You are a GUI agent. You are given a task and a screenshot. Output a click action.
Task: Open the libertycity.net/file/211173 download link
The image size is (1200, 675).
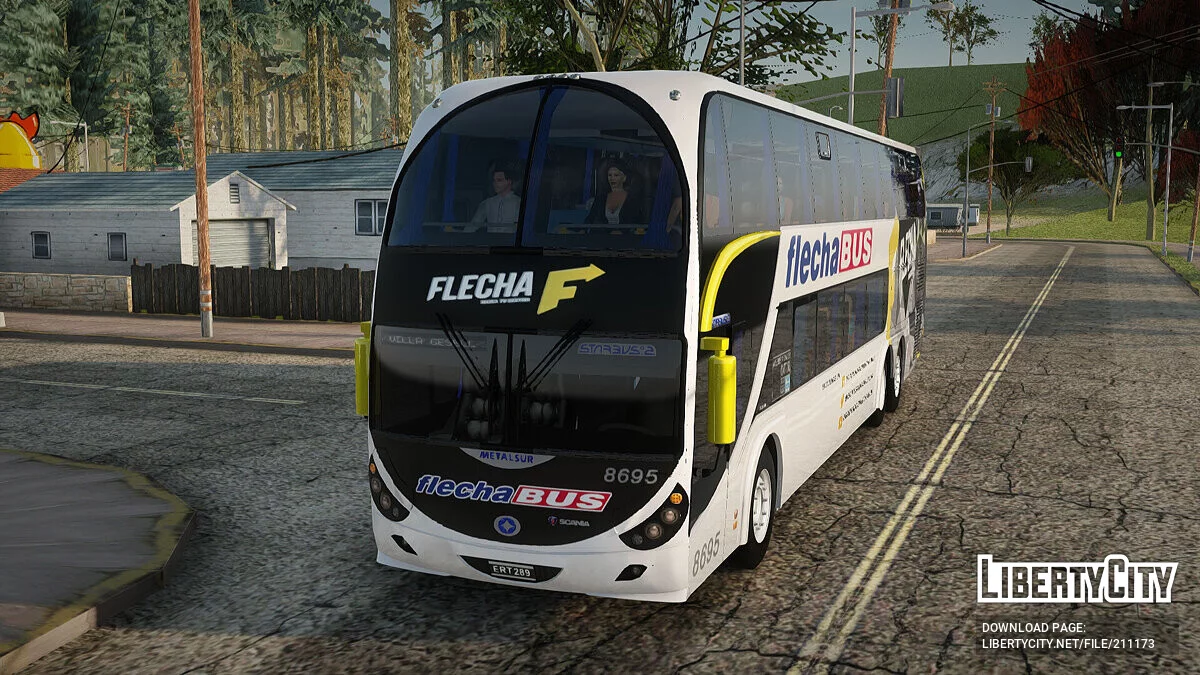coord(1067,644)
